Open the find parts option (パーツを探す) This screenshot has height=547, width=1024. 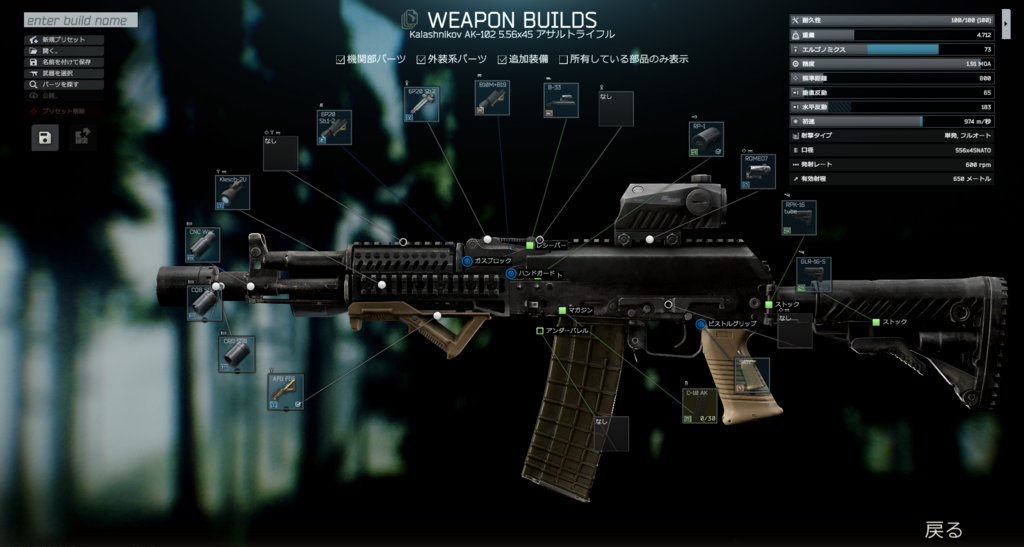tap(60, 85)
